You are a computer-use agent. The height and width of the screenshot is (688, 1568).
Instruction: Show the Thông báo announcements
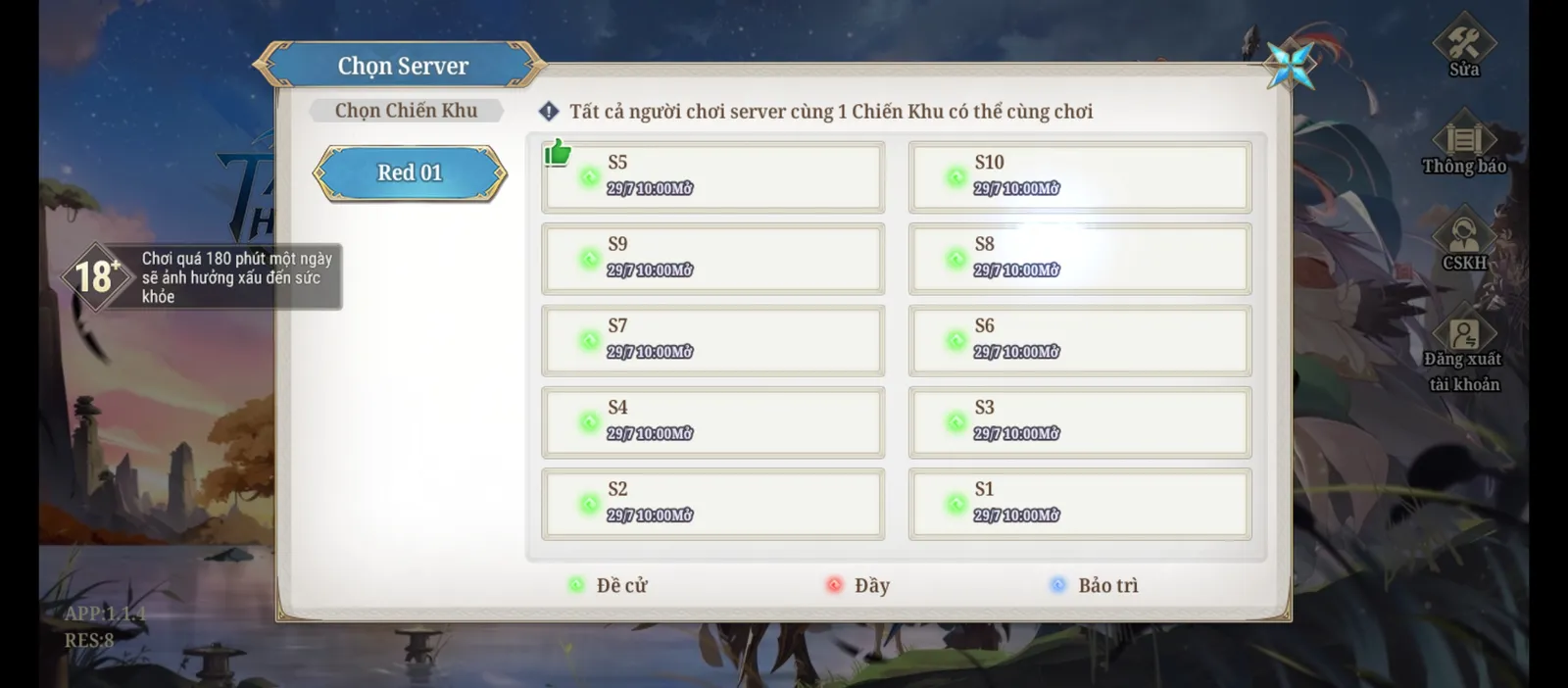coord(1464,147)
